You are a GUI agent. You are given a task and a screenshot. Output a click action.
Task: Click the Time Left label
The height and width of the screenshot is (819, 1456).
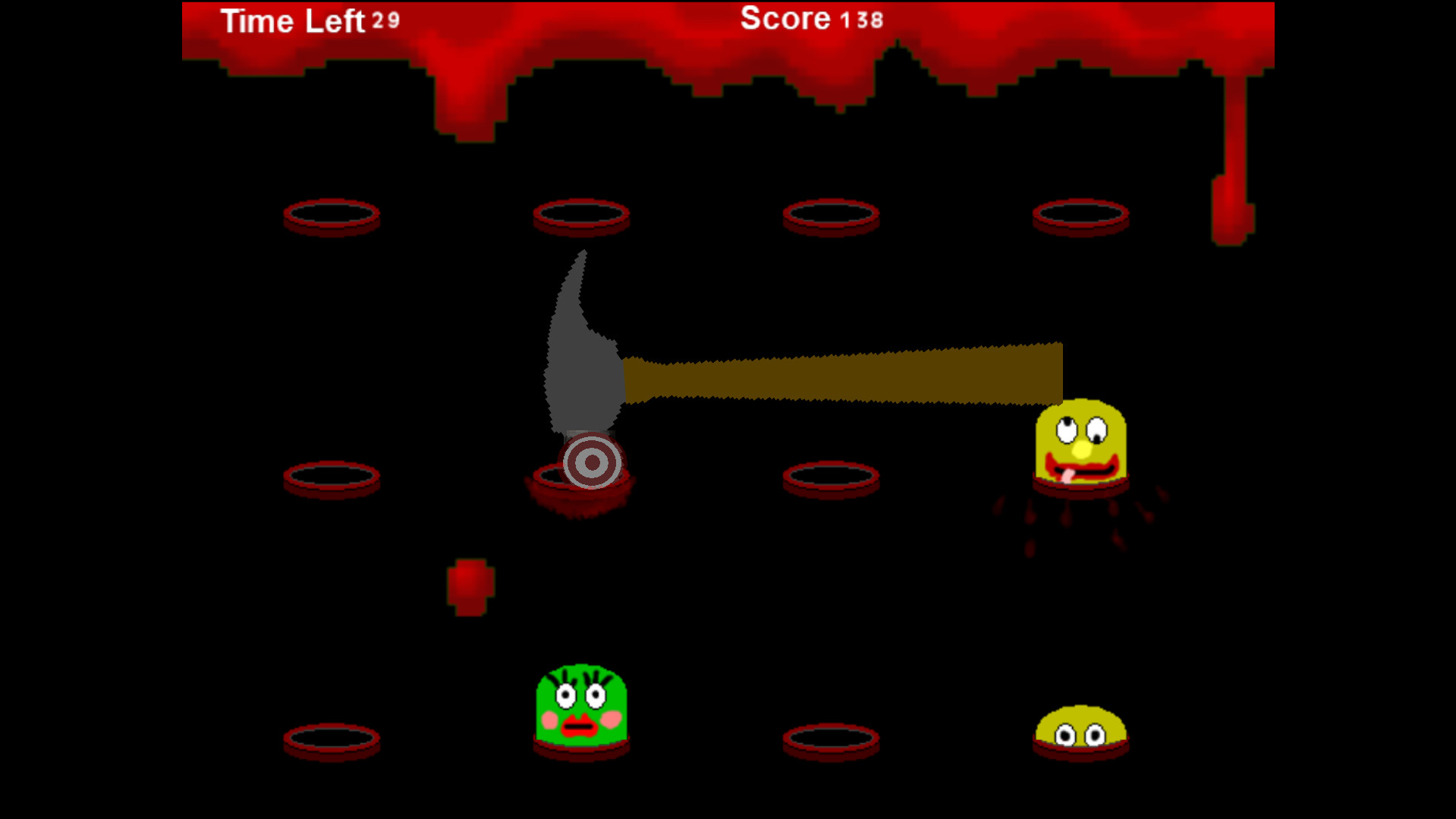coord(292,20)
